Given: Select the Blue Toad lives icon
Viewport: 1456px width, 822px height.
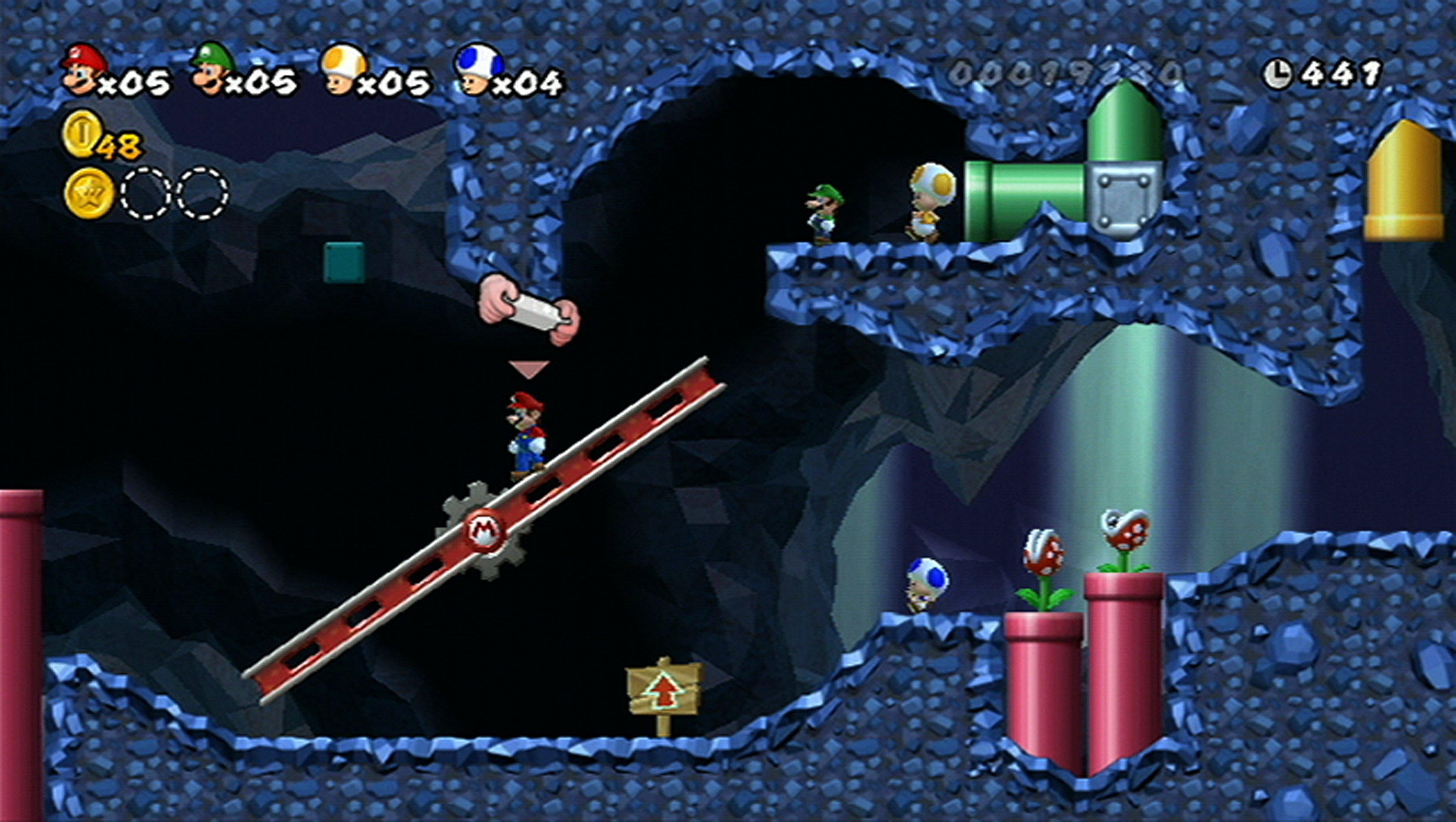Looking at the screenshot, I should [478, 69].
